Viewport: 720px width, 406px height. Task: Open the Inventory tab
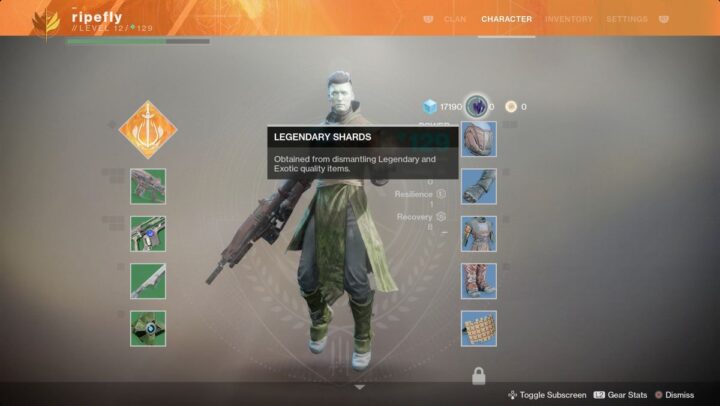click(568, 19)
